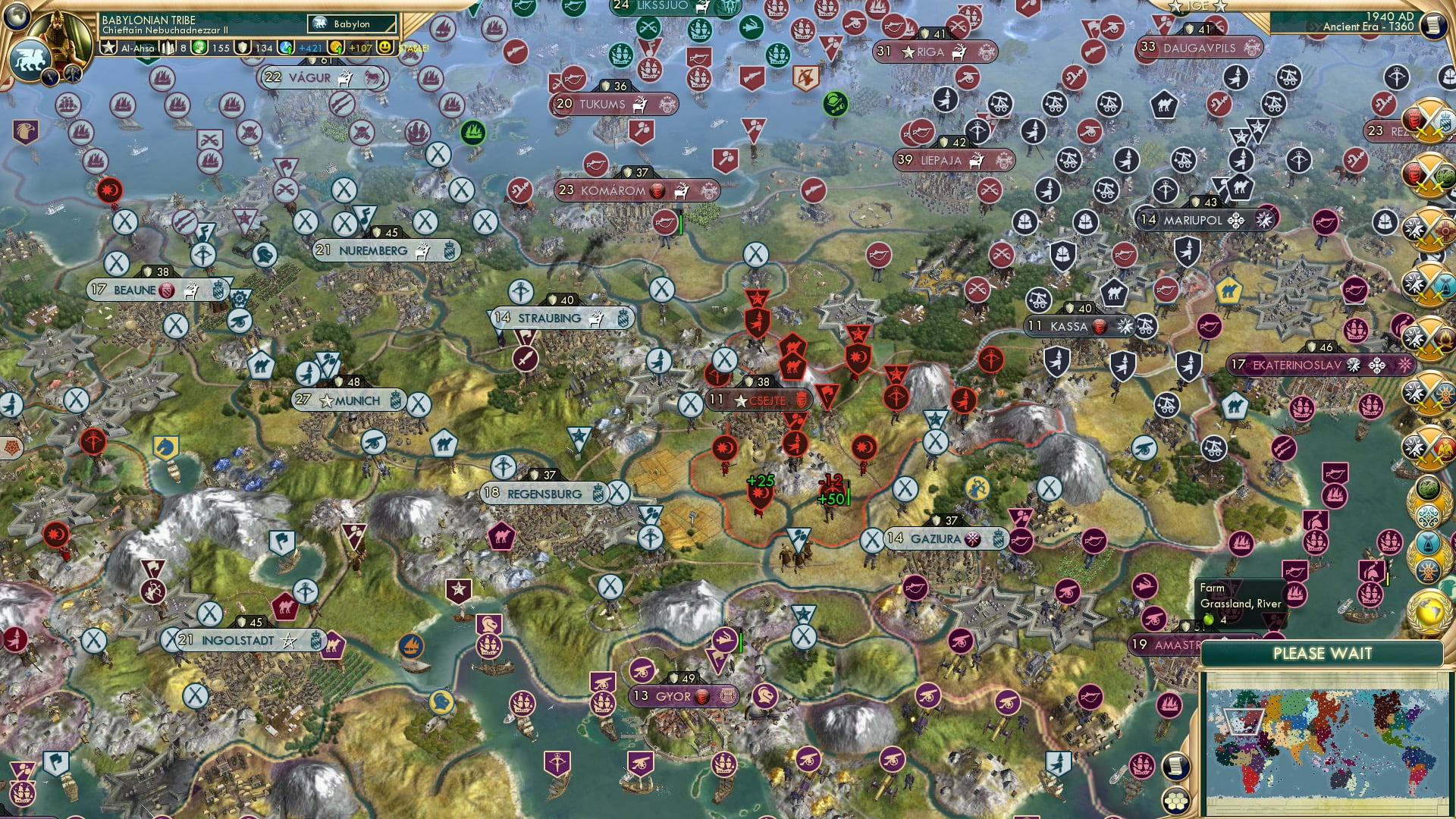Select the Nebuchadnezzar II leader portrait
The width and height of the screenshot is (1456, 819).
[58, 38]
